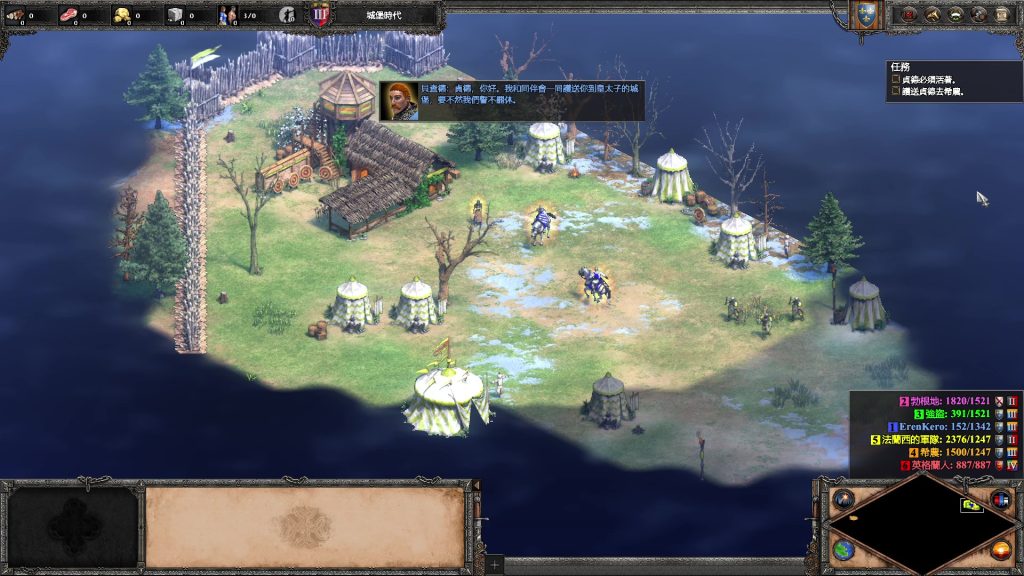
Task: Open the main menu scroll button
Action: tap(1002, 14)
